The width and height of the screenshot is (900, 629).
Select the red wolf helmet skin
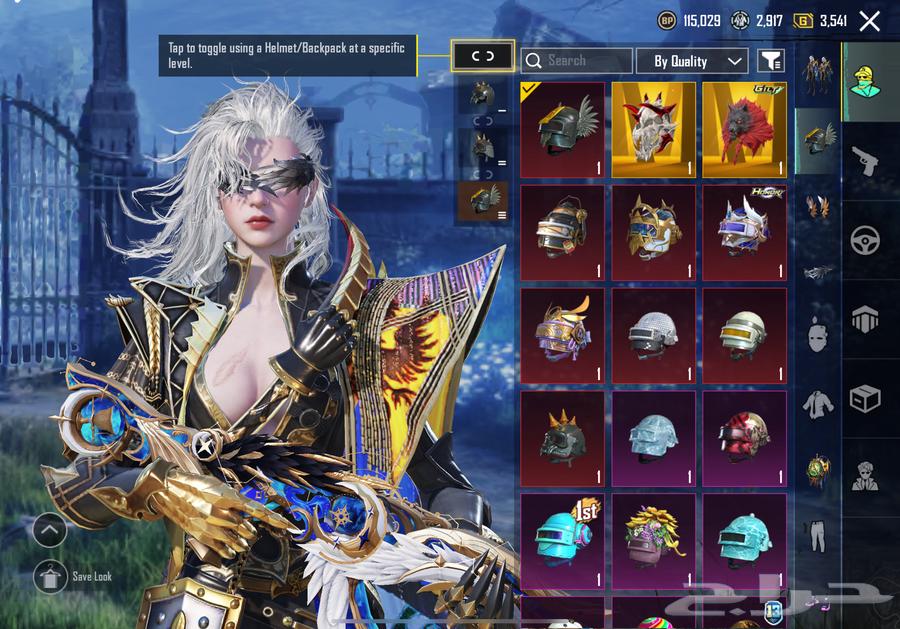tap(744, 130)
